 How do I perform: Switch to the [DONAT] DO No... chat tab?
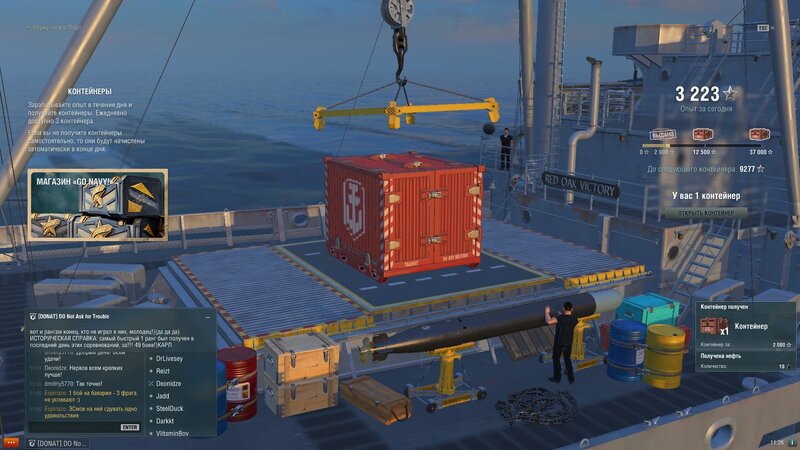pyautogui.click(x=58, y=442)
